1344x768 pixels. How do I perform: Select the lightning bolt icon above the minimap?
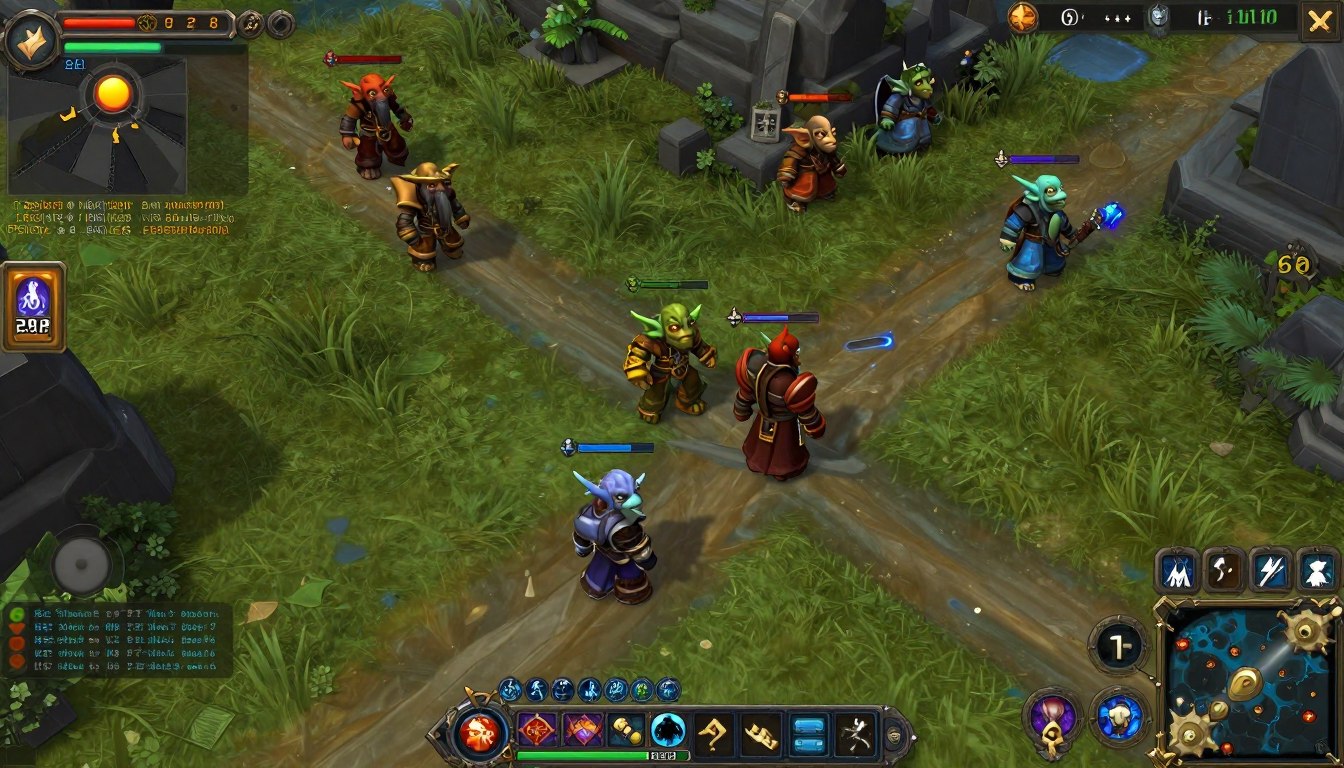click(x=1272, y=570)
